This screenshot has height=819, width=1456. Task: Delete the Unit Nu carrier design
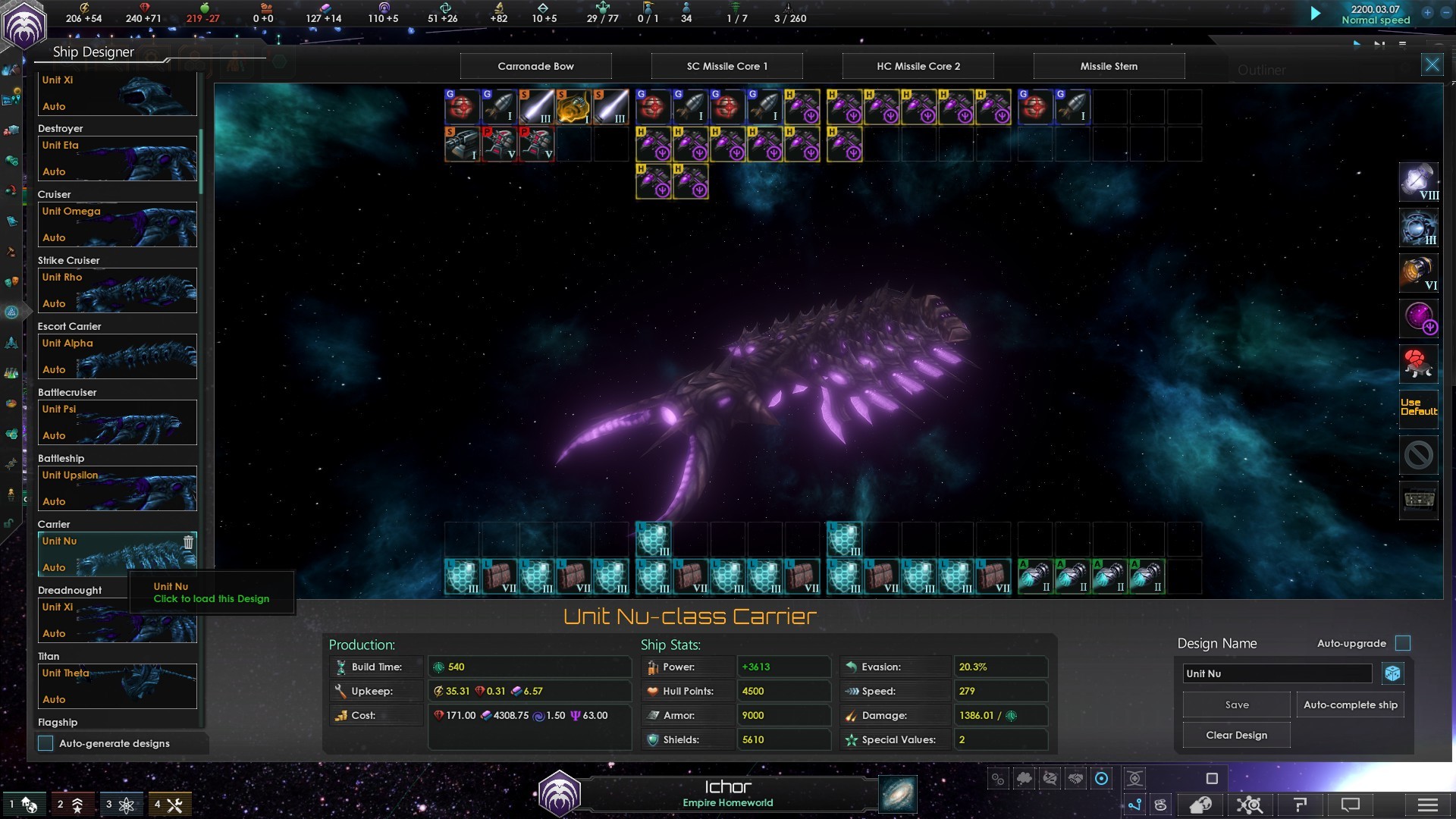pyautogui.click(x=188, y=542)
